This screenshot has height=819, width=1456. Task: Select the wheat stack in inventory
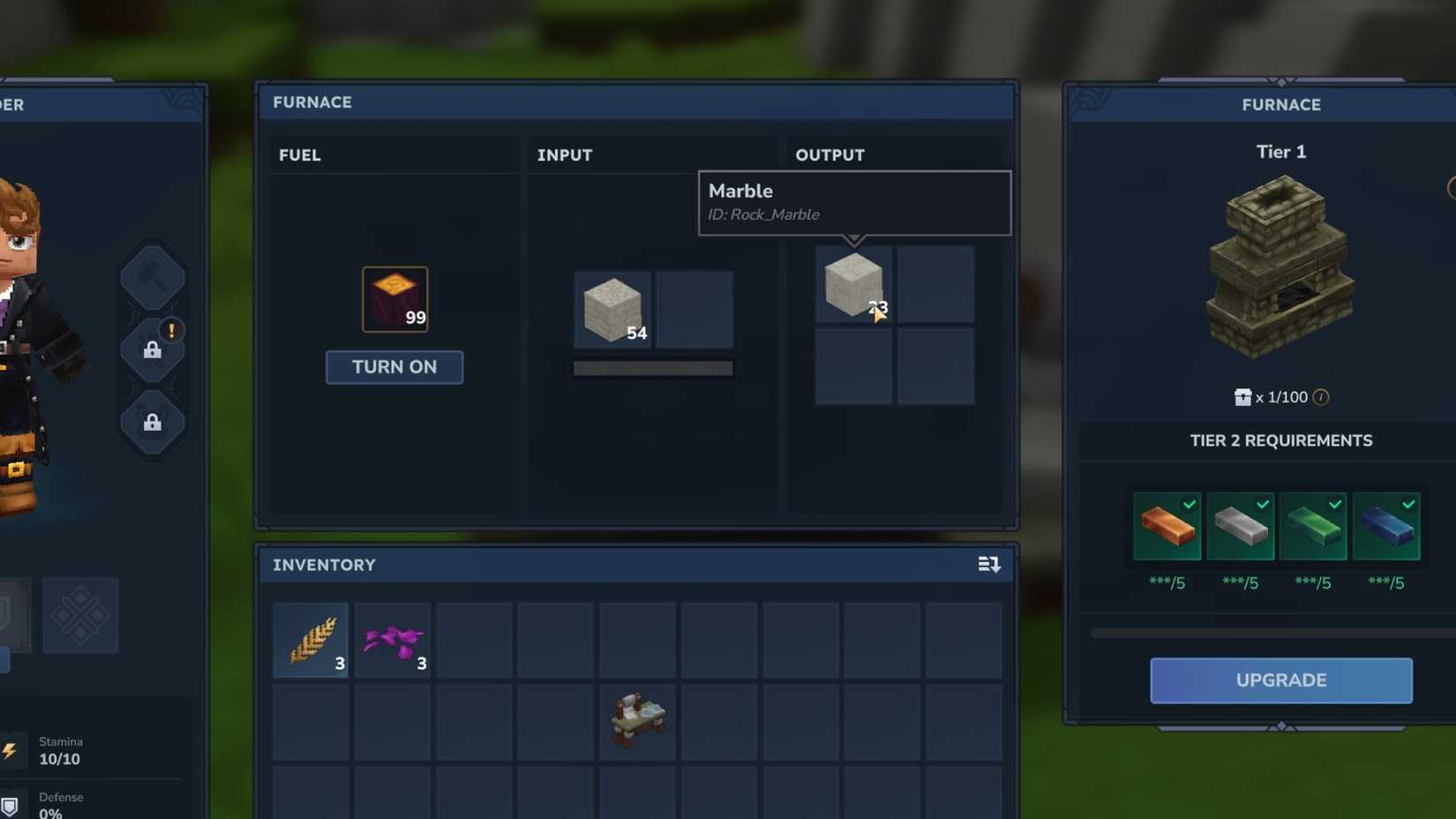(311, 639)
